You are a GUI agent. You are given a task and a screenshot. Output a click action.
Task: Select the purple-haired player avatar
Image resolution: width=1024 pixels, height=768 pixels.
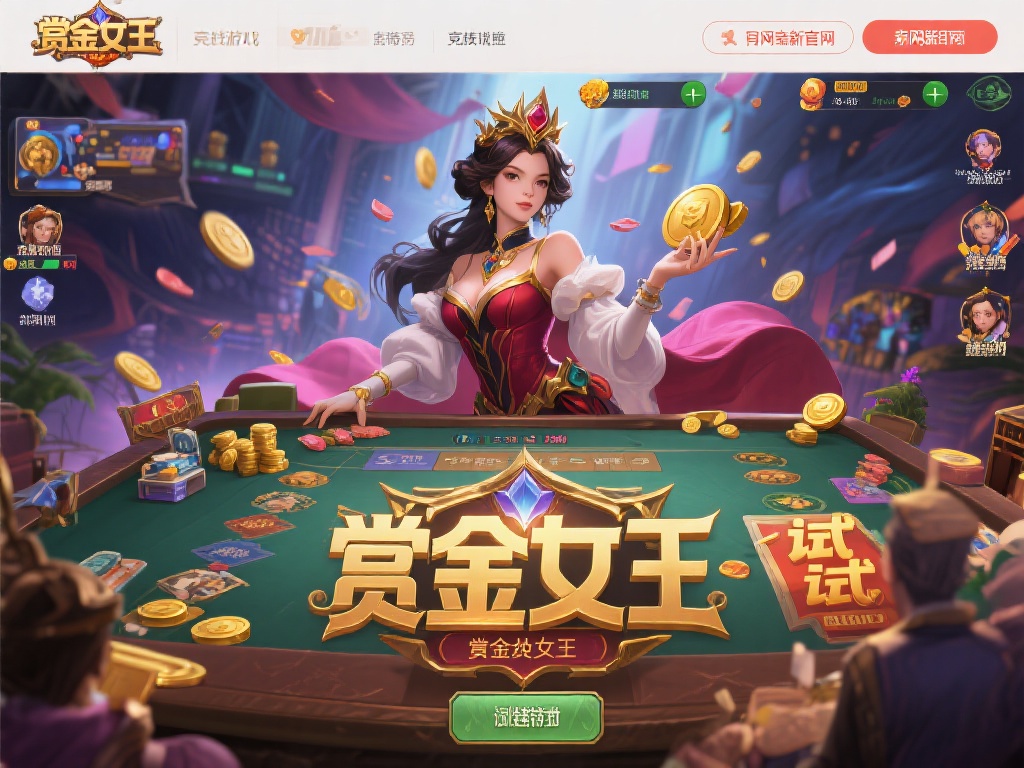[x=983, y=150]
